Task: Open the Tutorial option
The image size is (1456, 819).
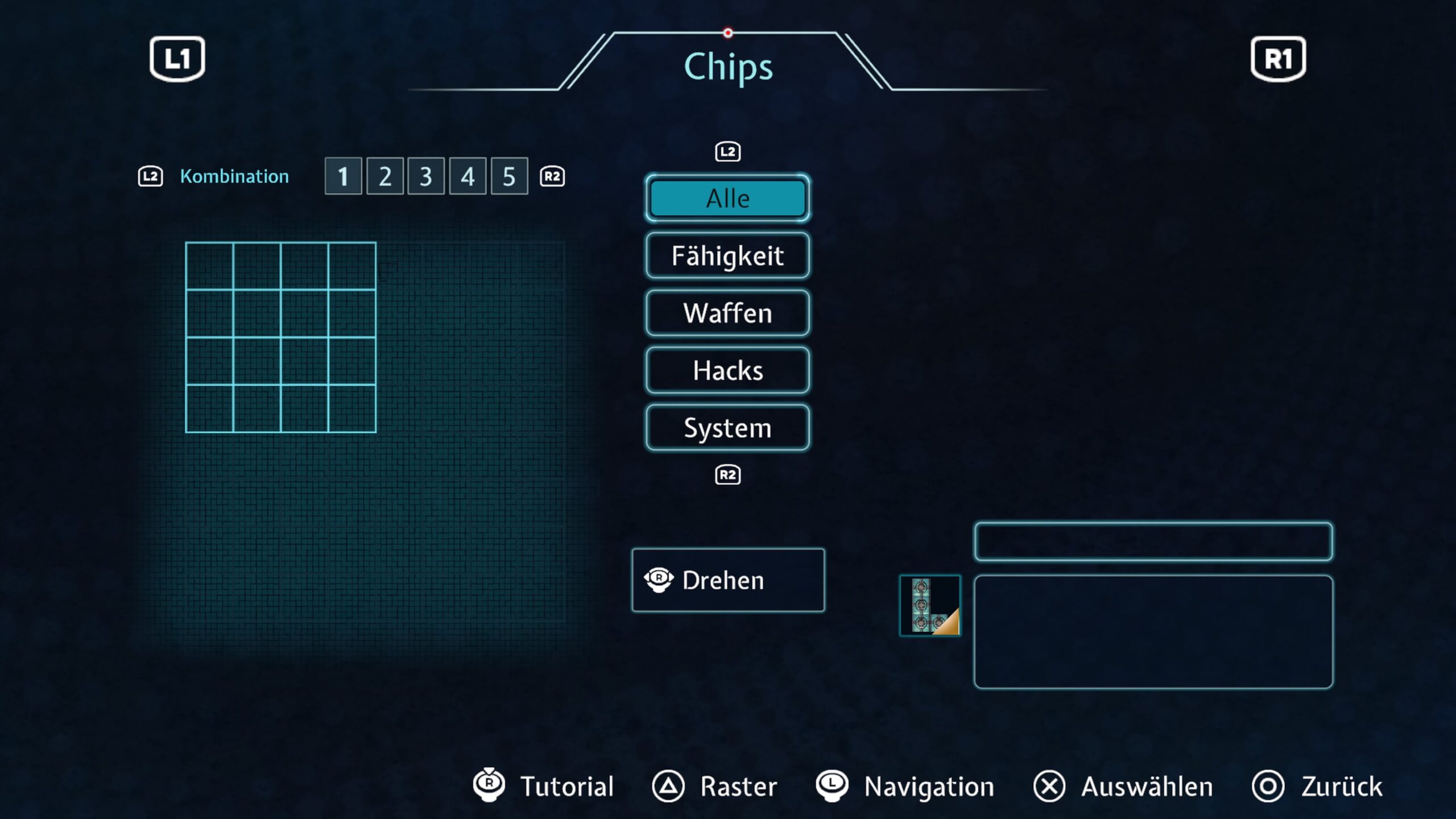Action: (544, 787)
